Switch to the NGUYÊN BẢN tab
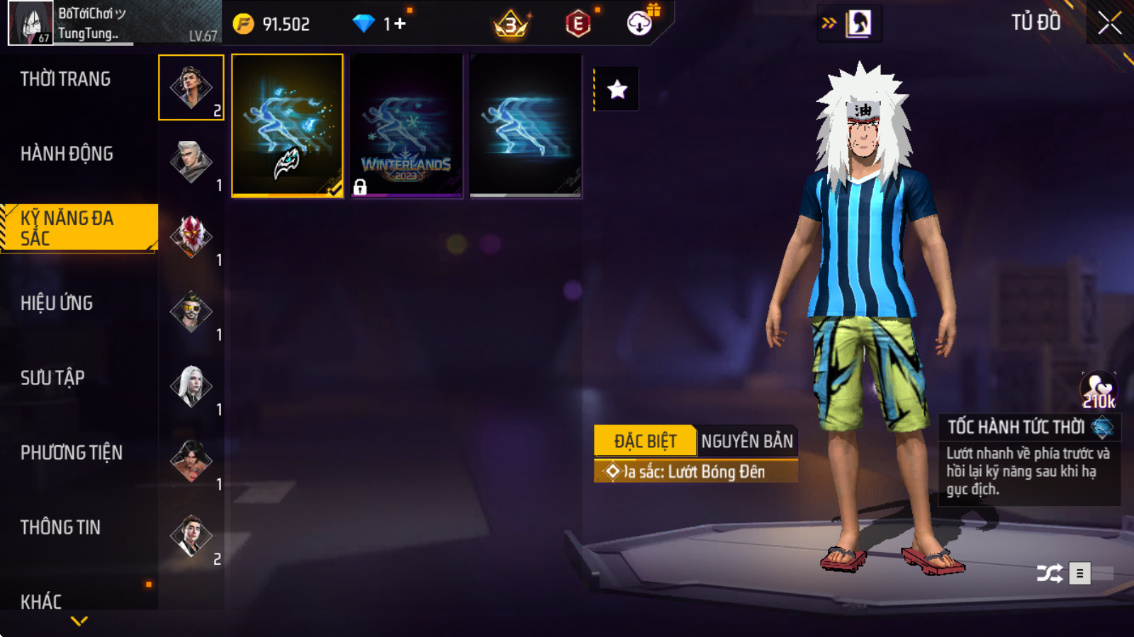The height and width of the screenshot is (637, 1134). click(x=747, y=441)
